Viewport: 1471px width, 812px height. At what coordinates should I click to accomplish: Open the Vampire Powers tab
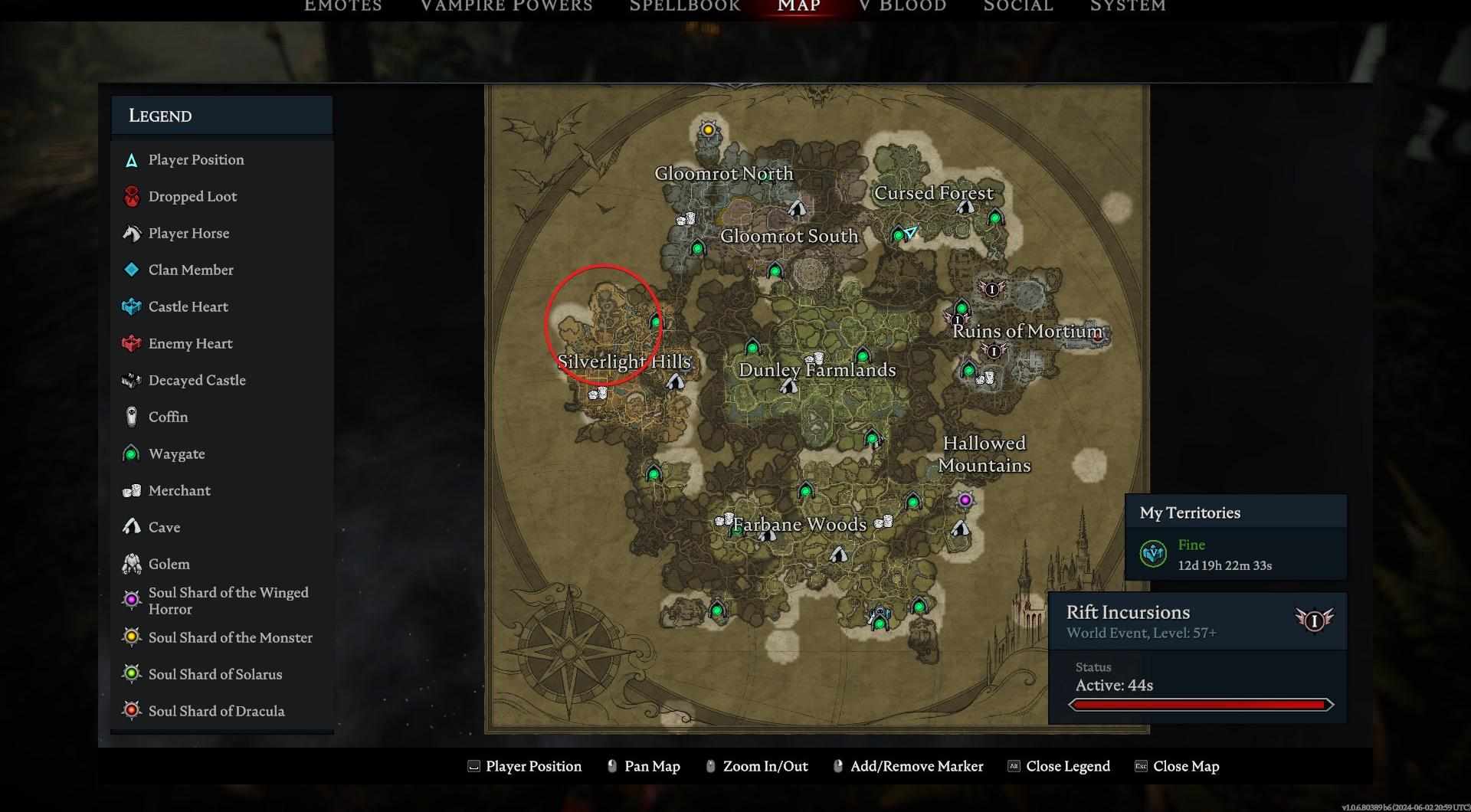point(506,6)
